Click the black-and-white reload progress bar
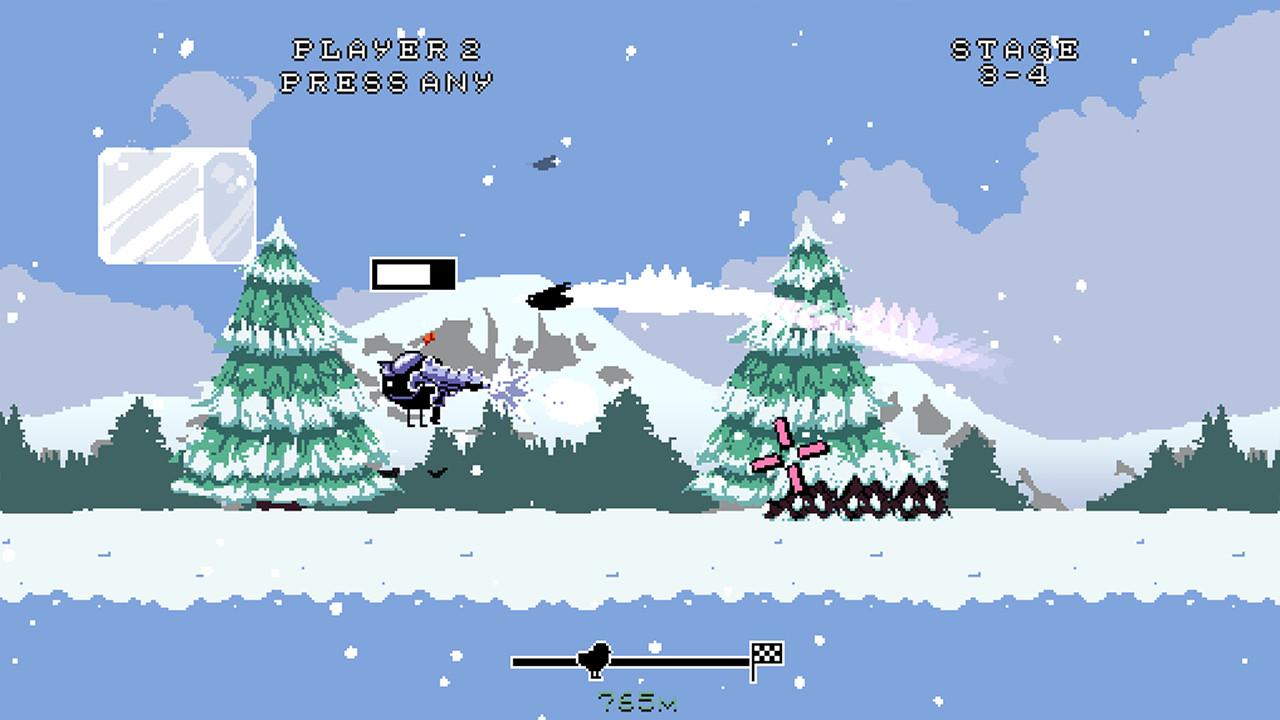 pos(413,269)
